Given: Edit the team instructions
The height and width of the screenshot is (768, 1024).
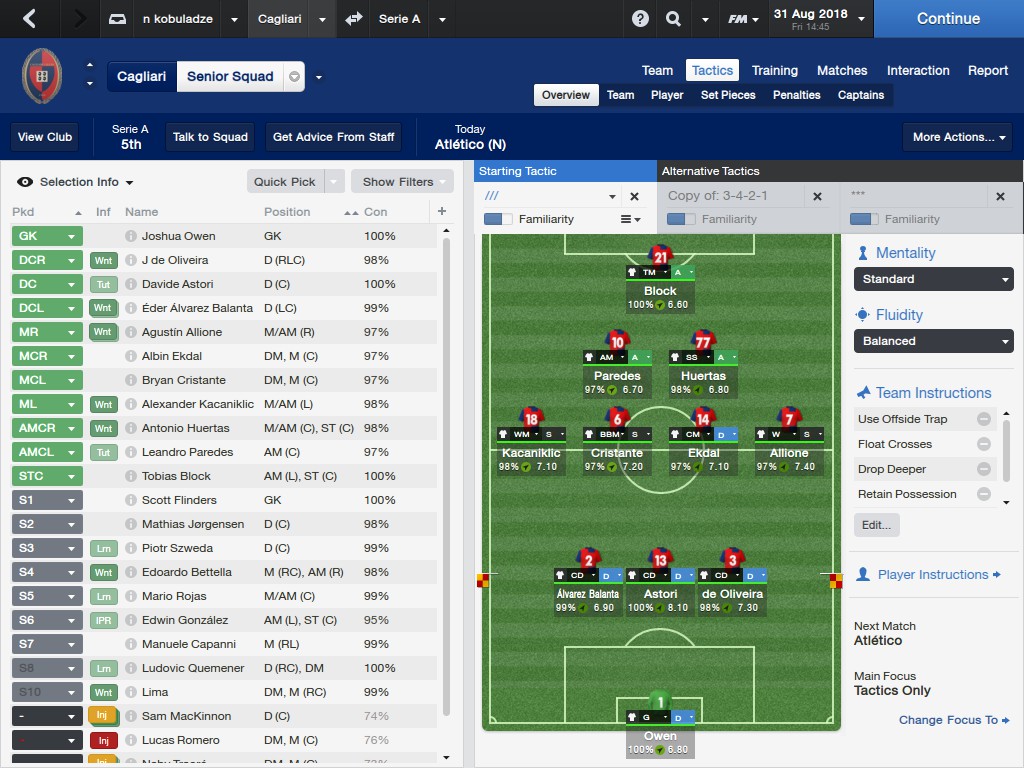Looking at the screenshot, I should pyautogui.click(x=876, y=525).
